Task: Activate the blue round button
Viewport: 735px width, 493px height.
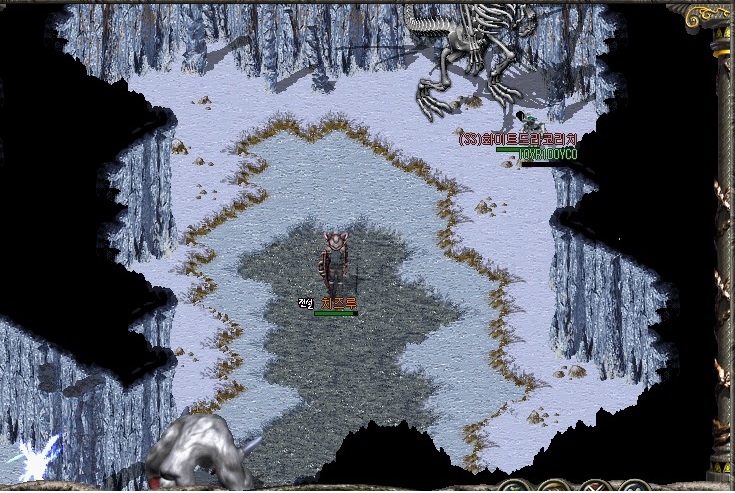Action: pos(634,489)
